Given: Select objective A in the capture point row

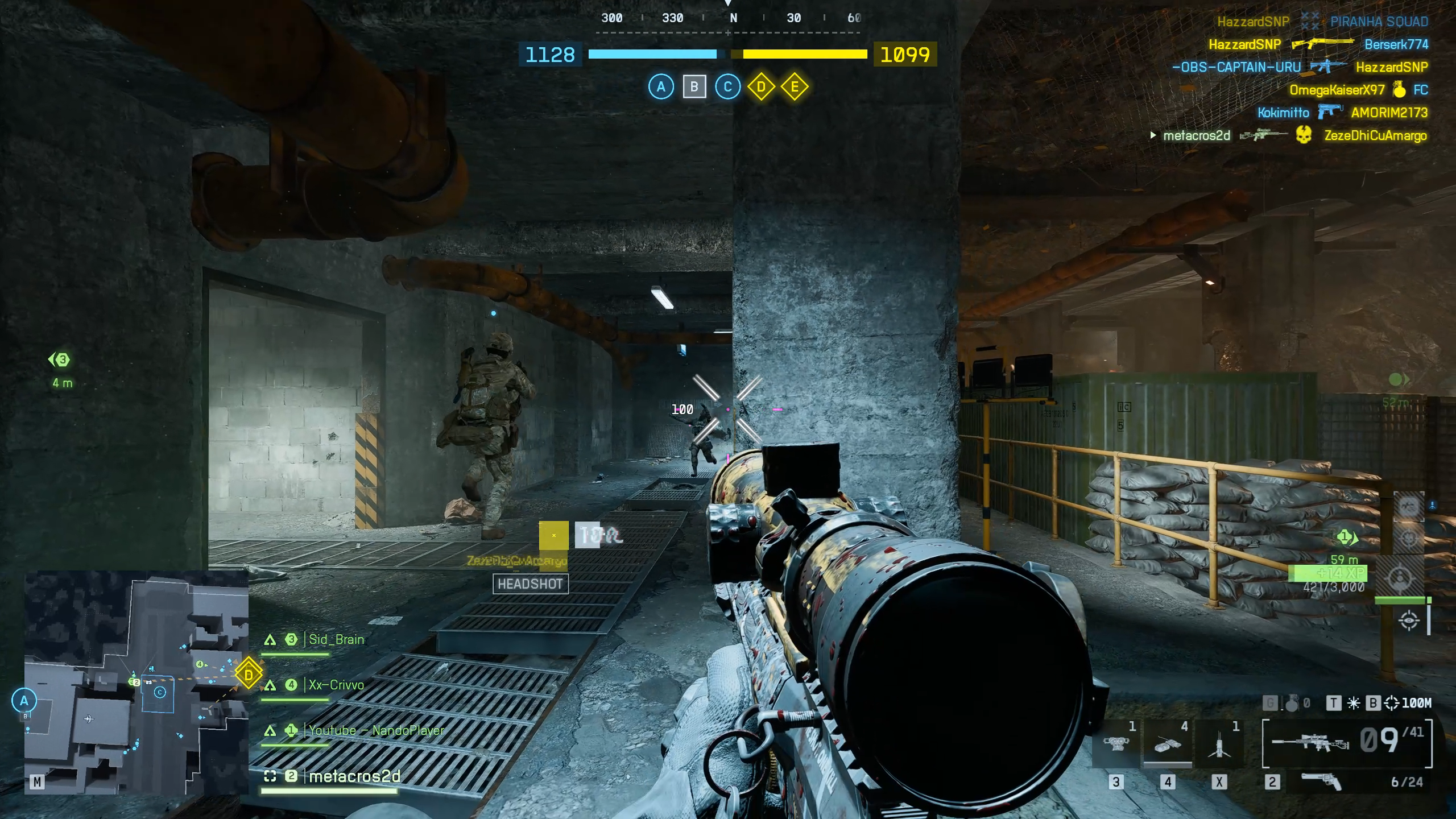Looking at the screenshot, I should point(661,87).
